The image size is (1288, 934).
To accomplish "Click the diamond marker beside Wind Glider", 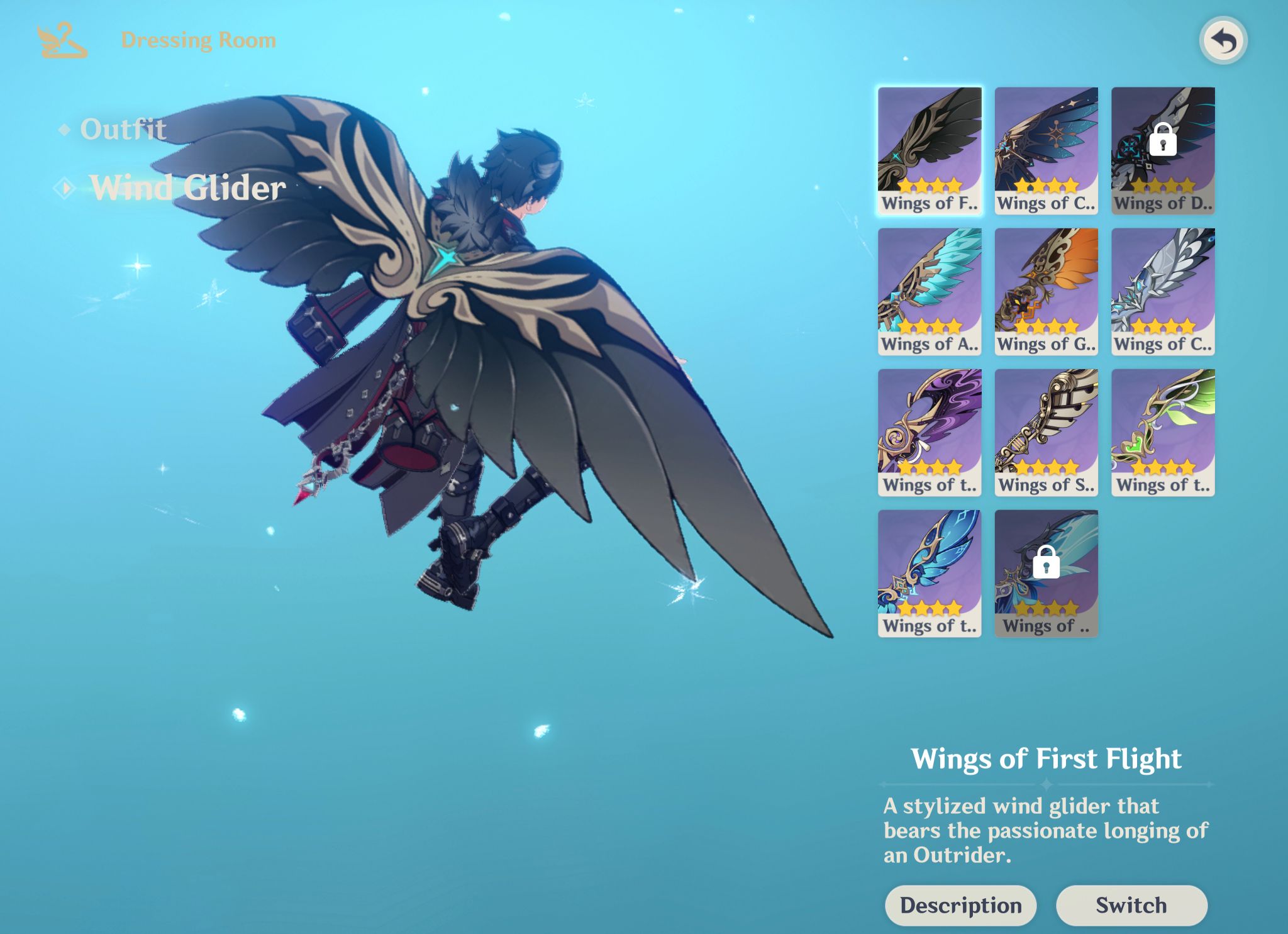I will (64, 187).
